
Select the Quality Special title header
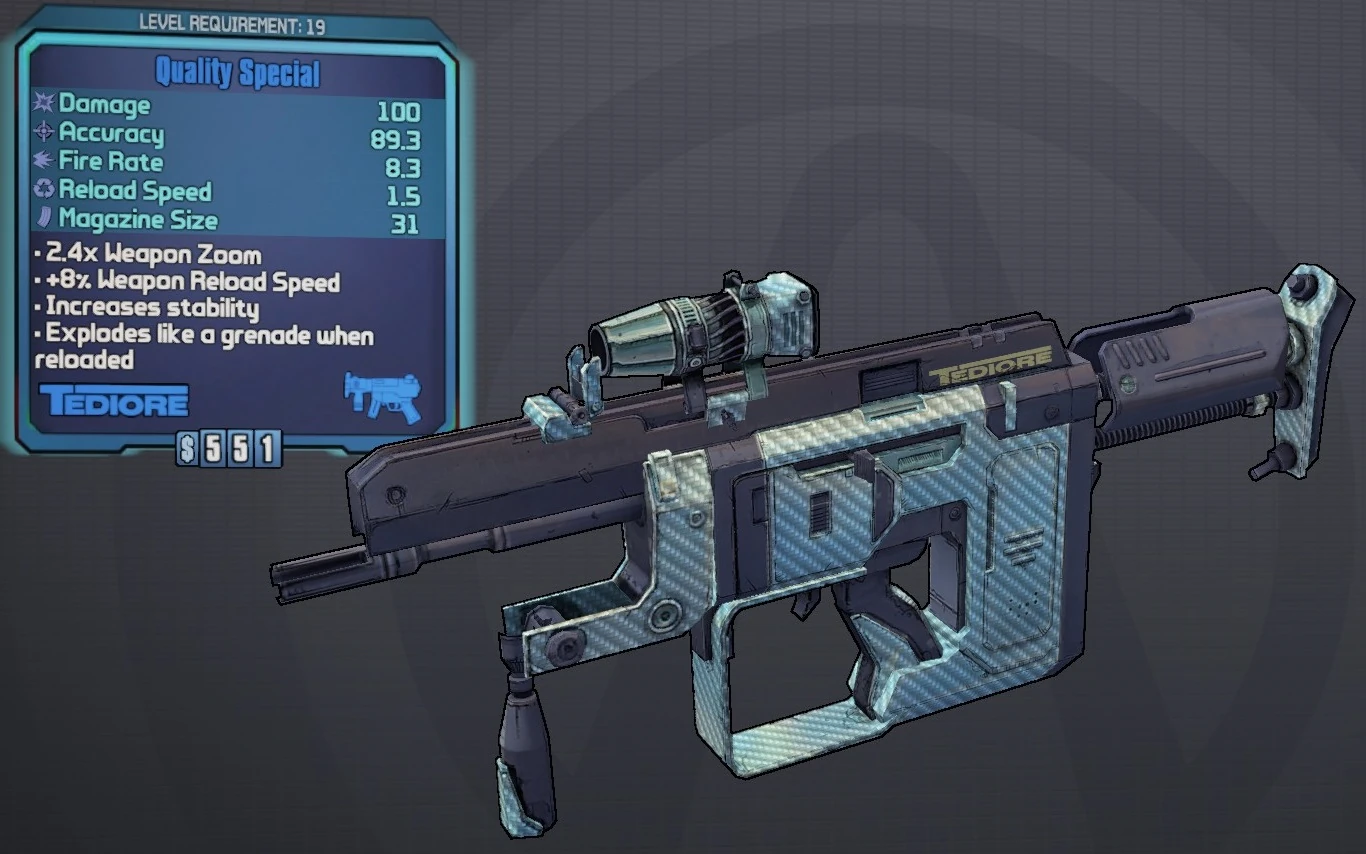(237, 71)
